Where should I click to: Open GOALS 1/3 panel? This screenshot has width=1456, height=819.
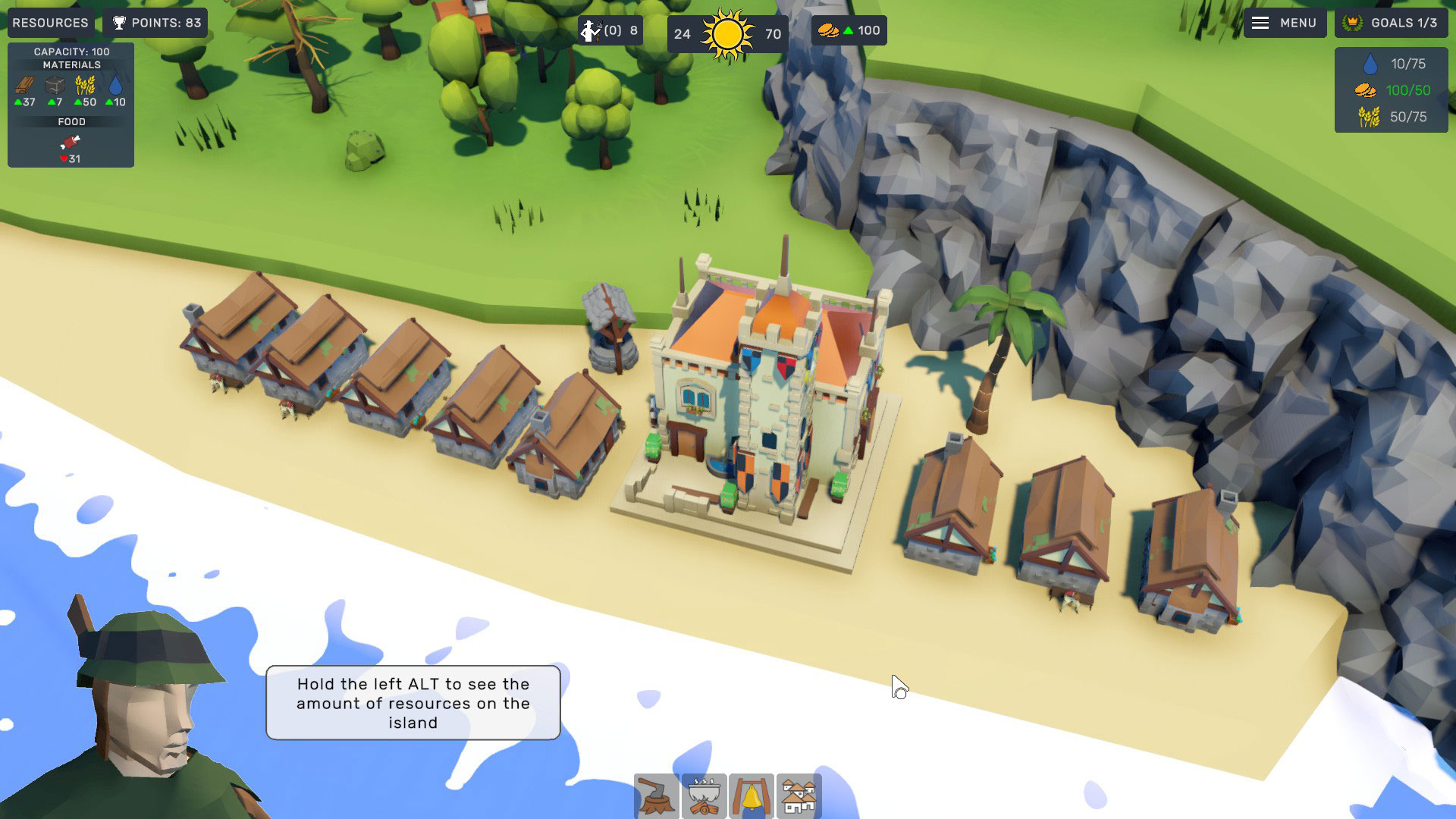click(x=1391, y=23)
